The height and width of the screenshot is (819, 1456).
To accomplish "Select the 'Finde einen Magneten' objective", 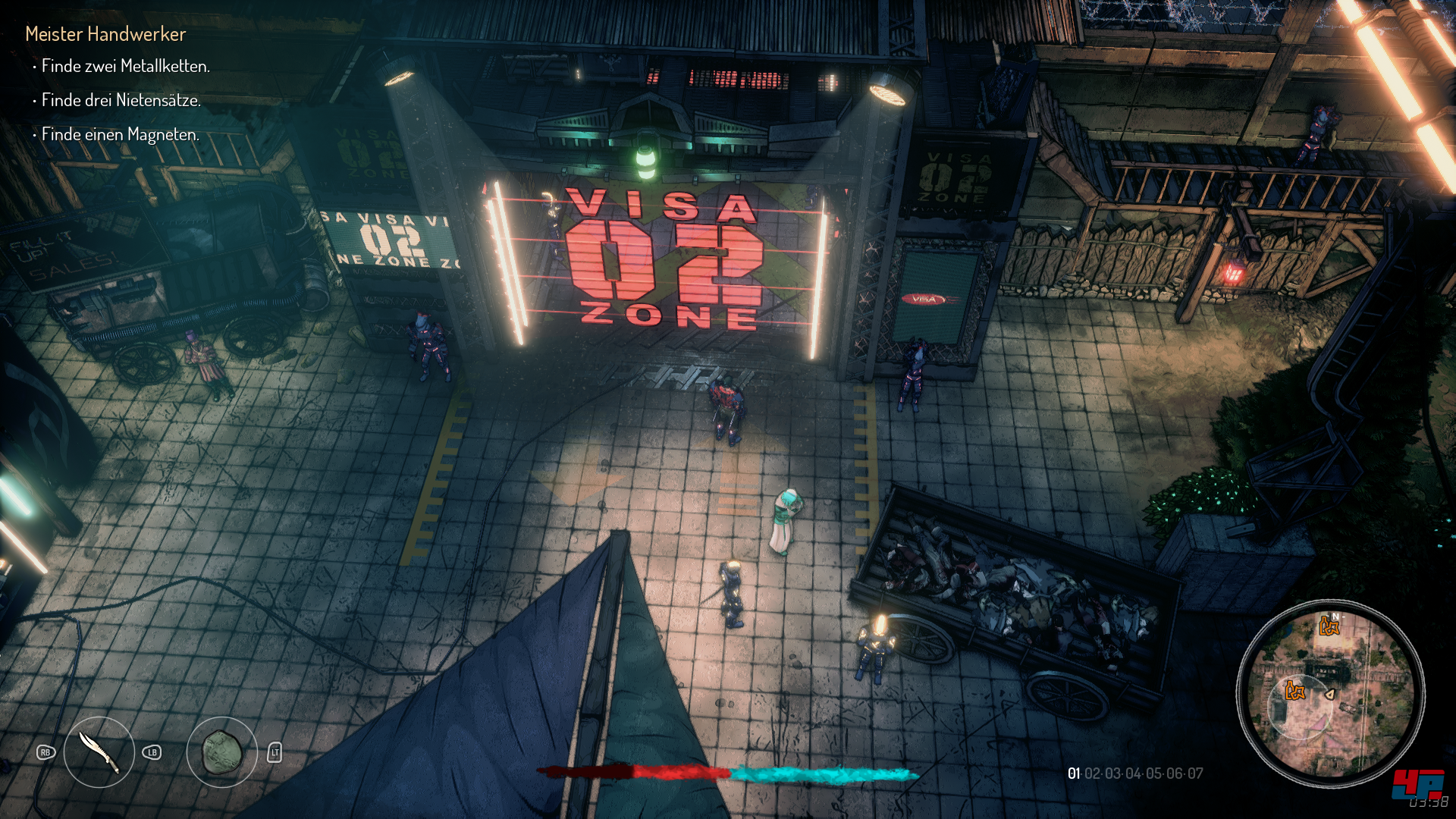I will point(120,135).
